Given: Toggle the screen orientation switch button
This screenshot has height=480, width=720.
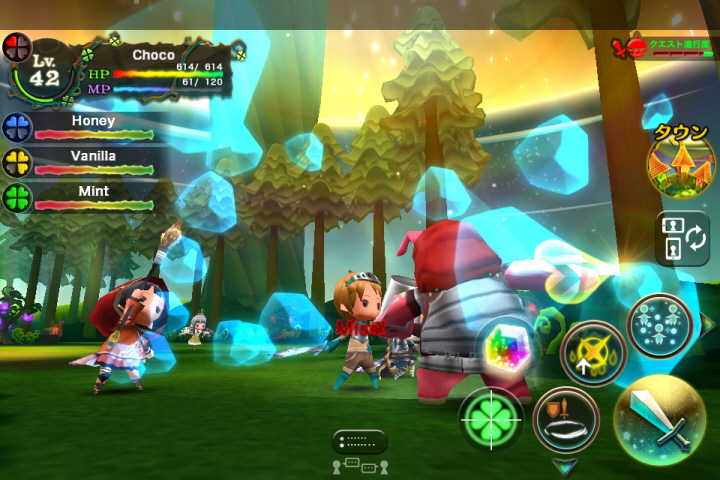Looking at the screenshot, I should coord(682,238).
